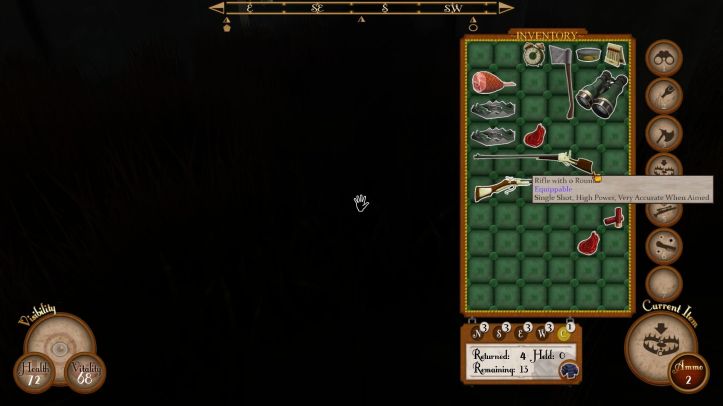Select the ham leg in the inventory
The width and height of the screenshot is (723, 406).
pos(493,82)
